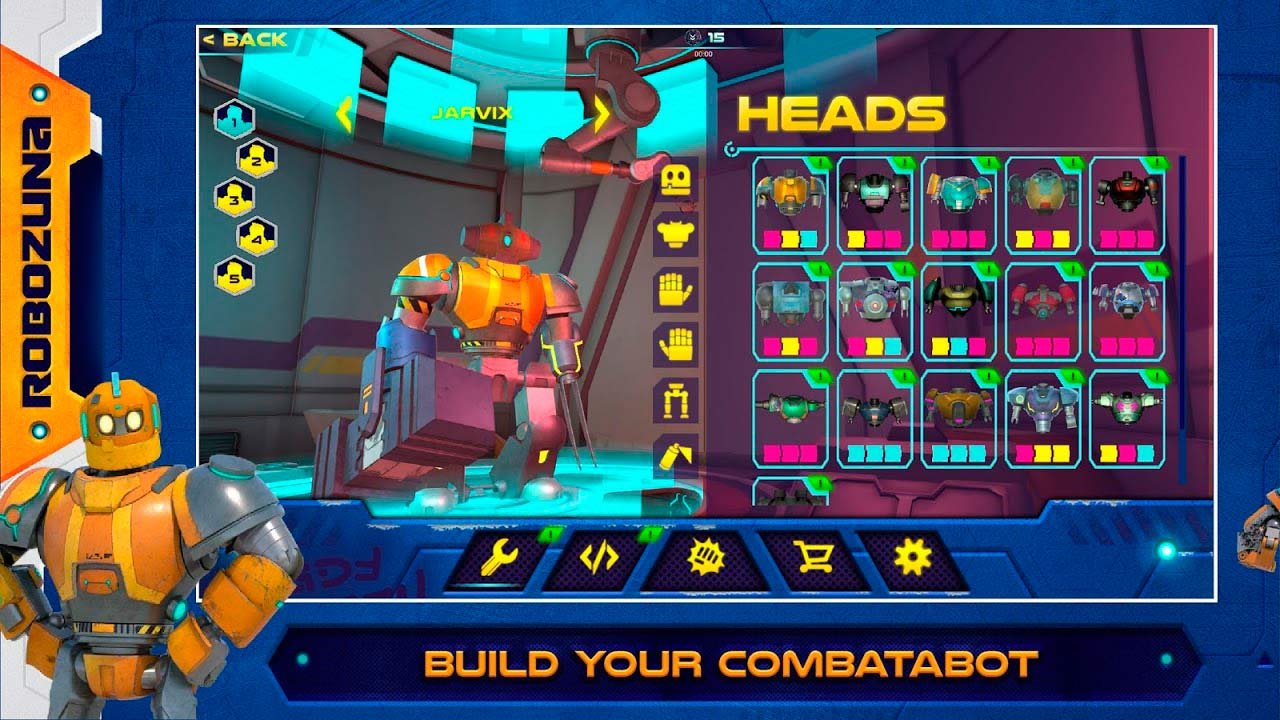
Task: Open the head parts category
Action: tap(677, 181)
